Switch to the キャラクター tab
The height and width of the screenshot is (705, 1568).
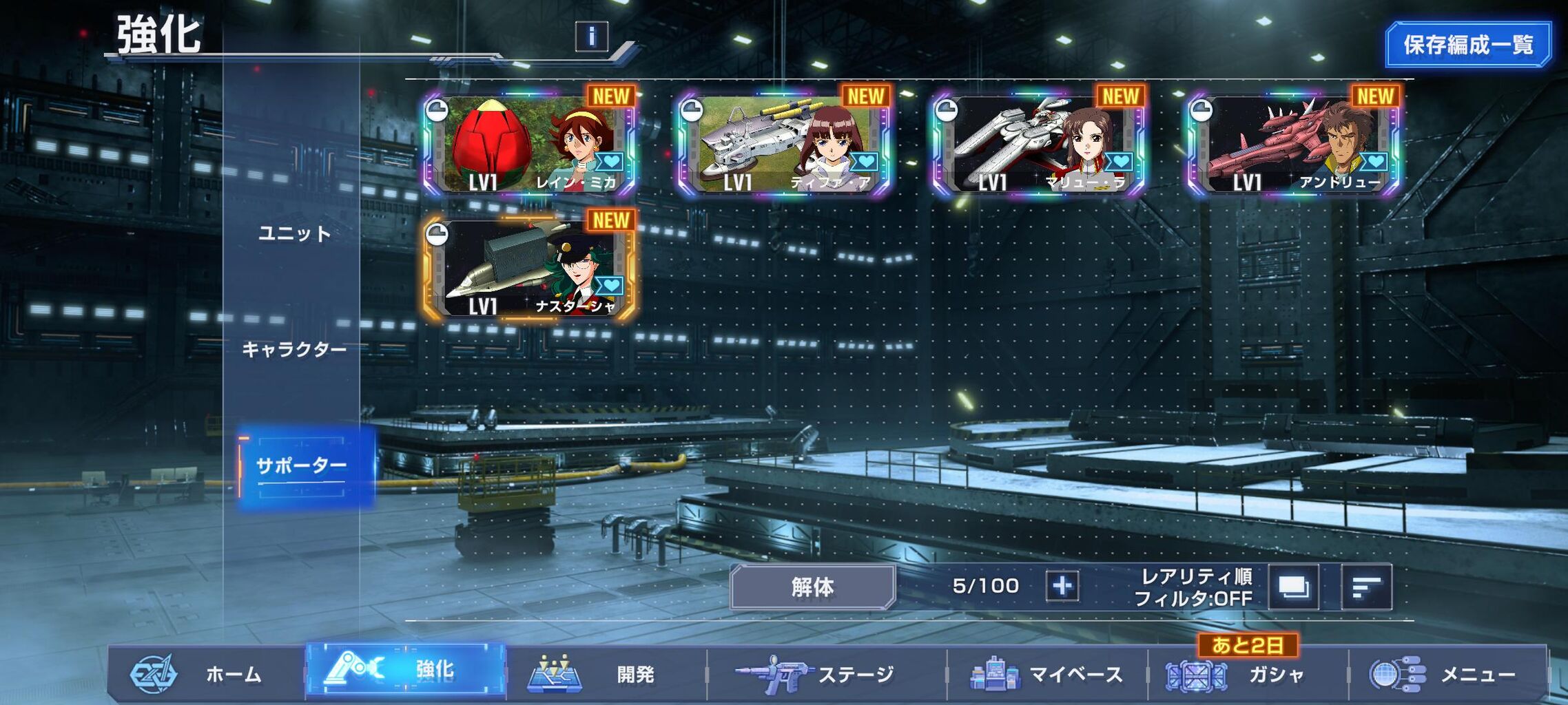pyautogui.click(x=294, y=350)
